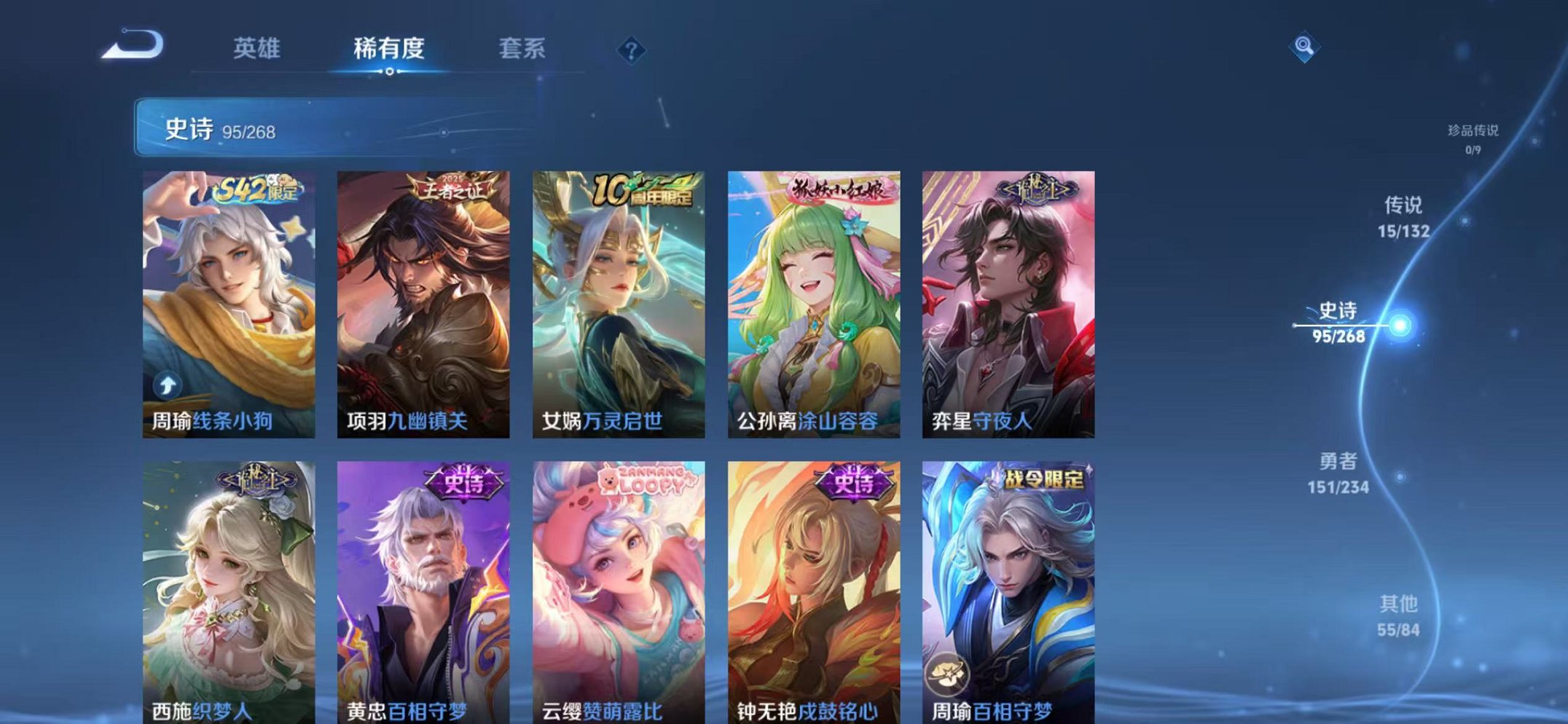Click the question mark help icon
Viewport: 1568px width, 724px height.
coord(632,48)
